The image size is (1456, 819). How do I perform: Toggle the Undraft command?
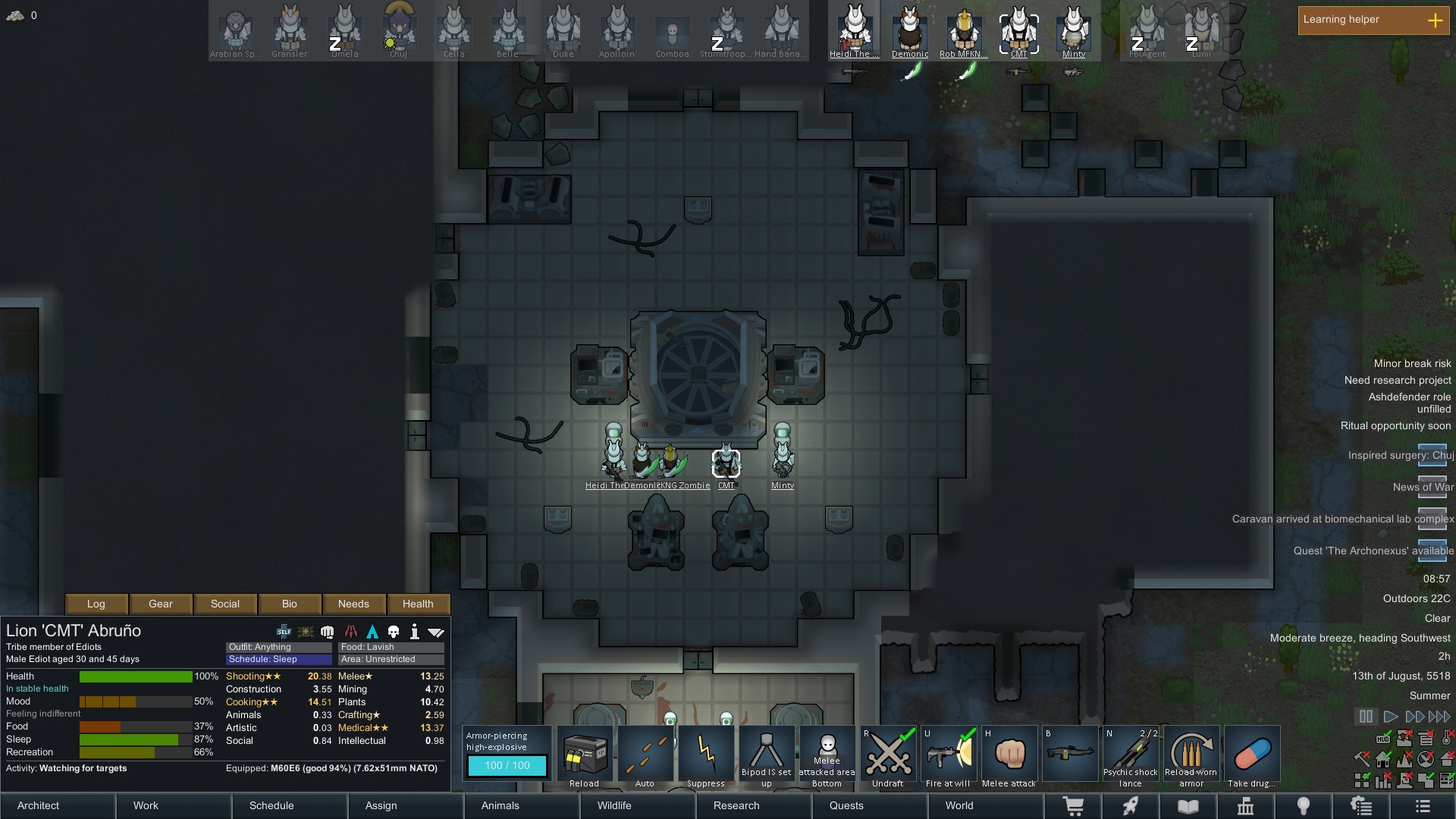[x=888, y=756]
